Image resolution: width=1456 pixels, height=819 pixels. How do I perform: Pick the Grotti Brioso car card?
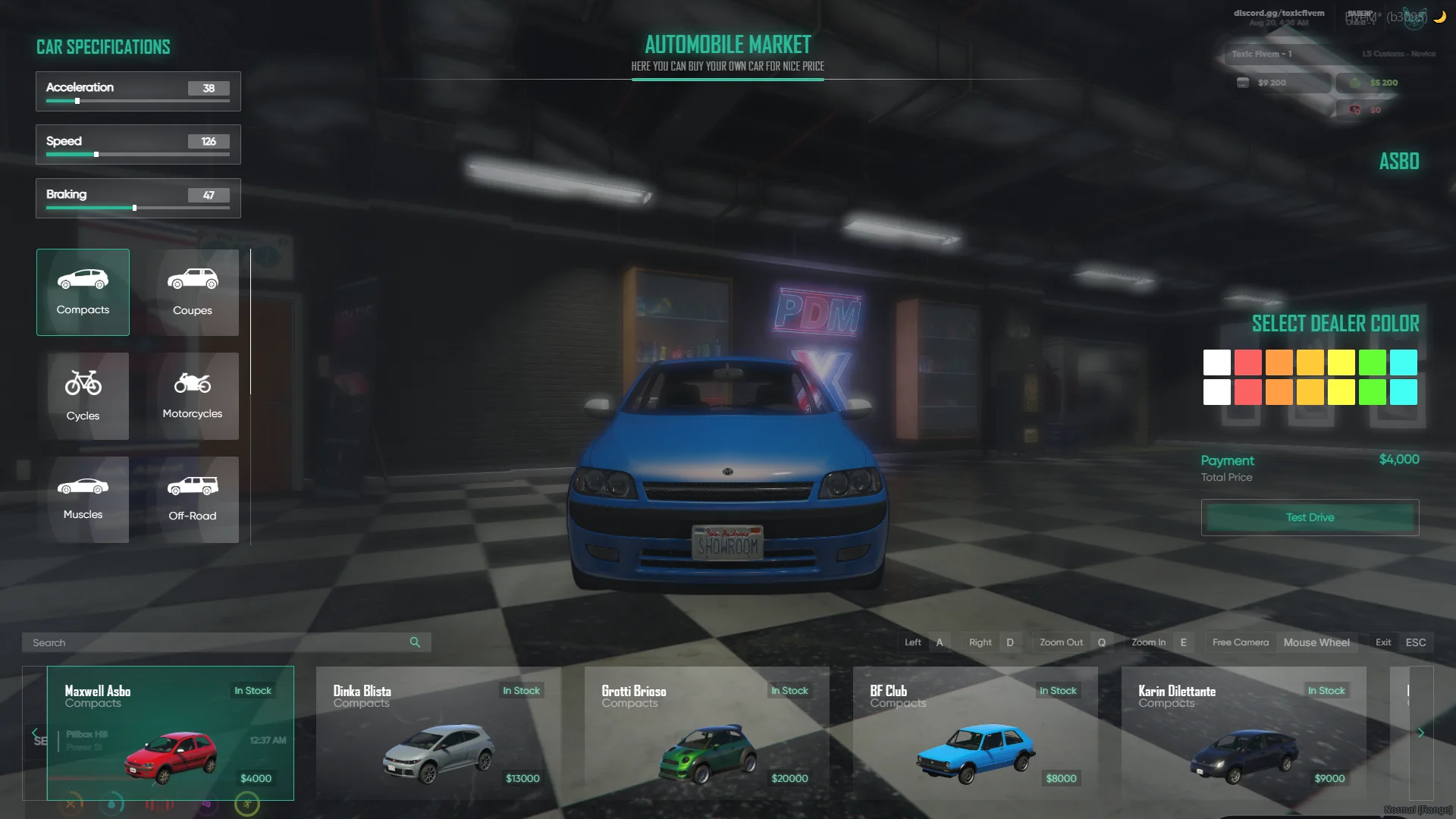707,733
